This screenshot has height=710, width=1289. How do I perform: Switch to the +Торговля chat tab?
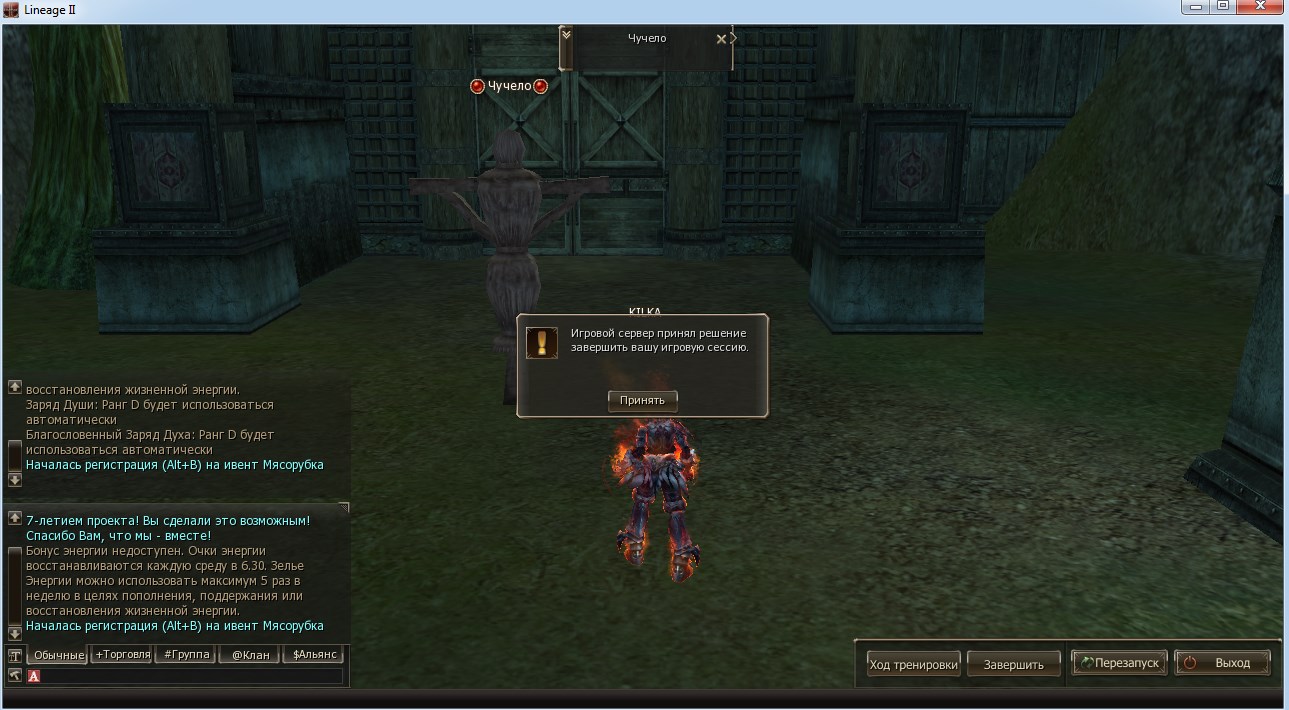pos(122,655)
